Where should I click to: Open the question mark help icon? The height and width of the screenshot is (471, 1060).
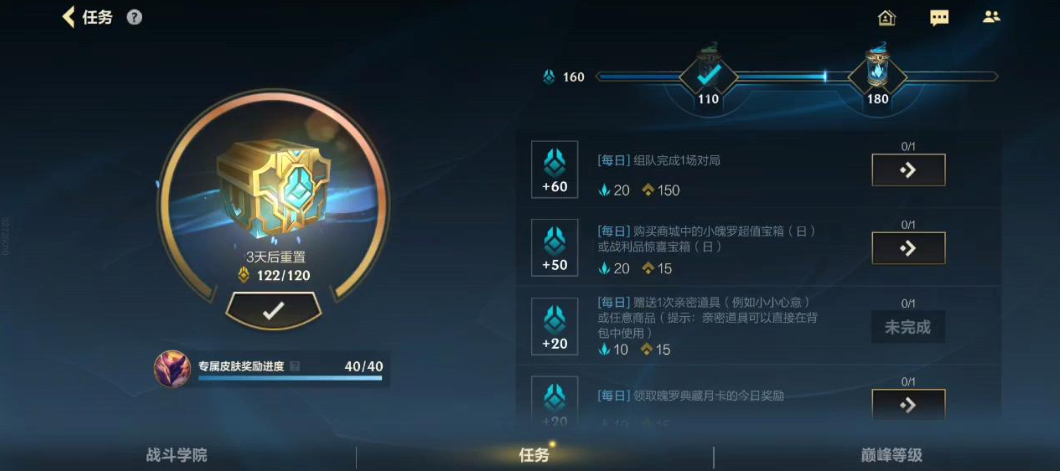tap(134, 17)
